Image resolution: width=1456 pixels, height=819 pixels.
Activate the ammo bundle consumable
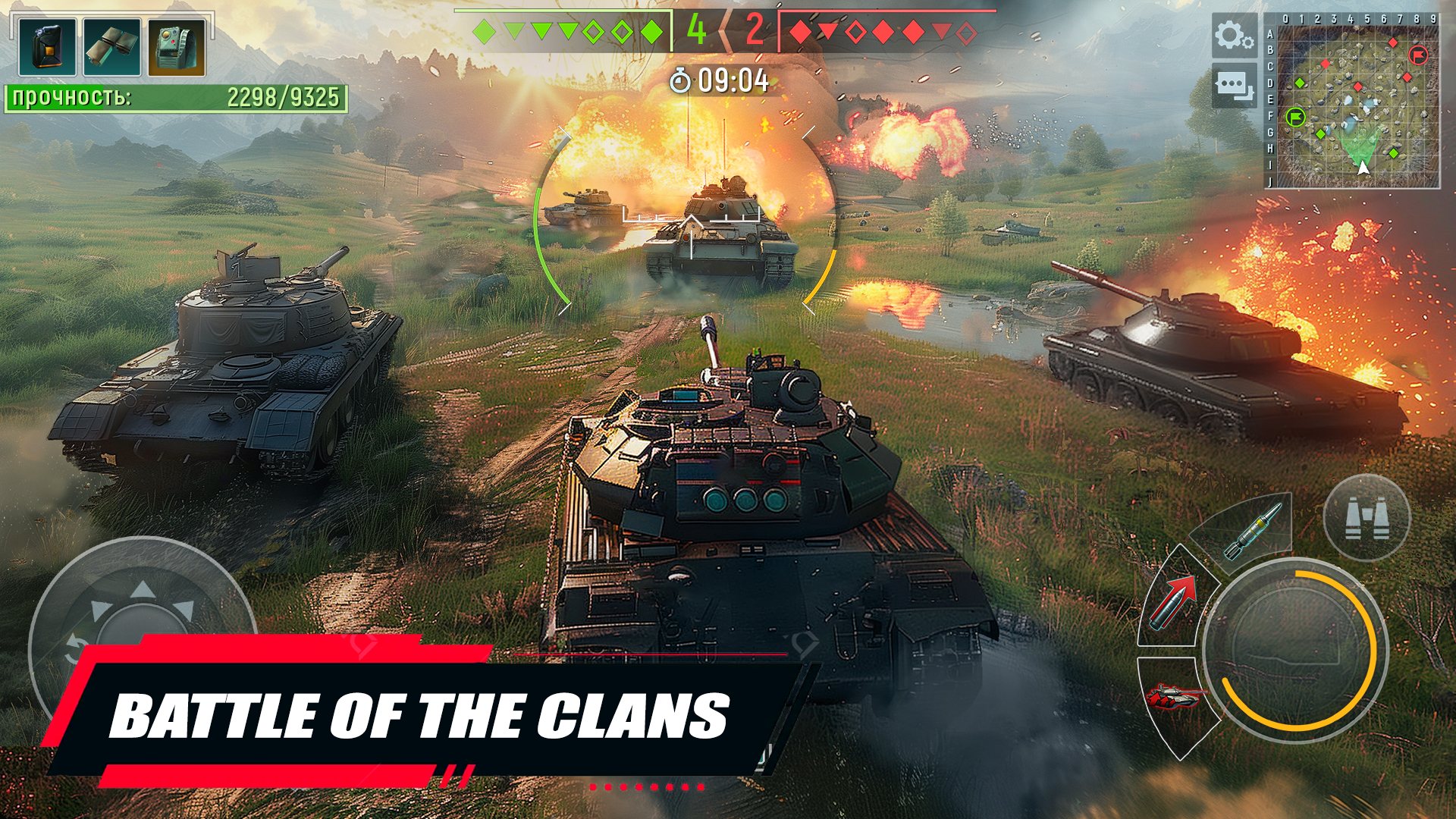point(111,47)
